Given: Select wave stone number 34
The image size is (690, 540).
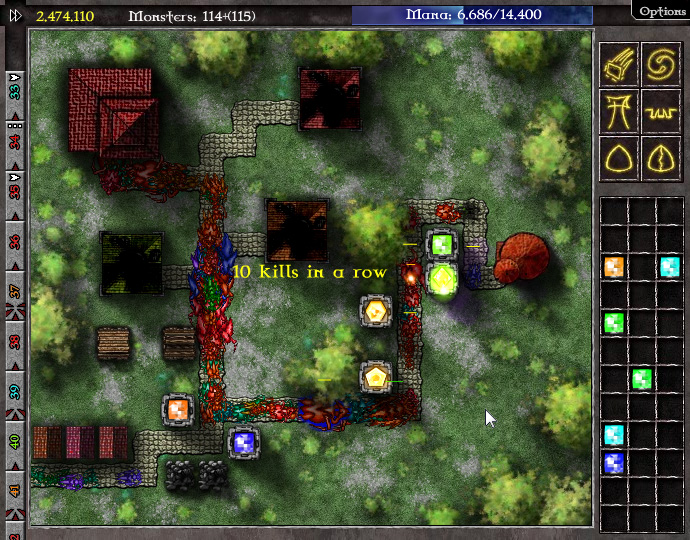Looking at the screenshot, I should (x=15, y=141).
